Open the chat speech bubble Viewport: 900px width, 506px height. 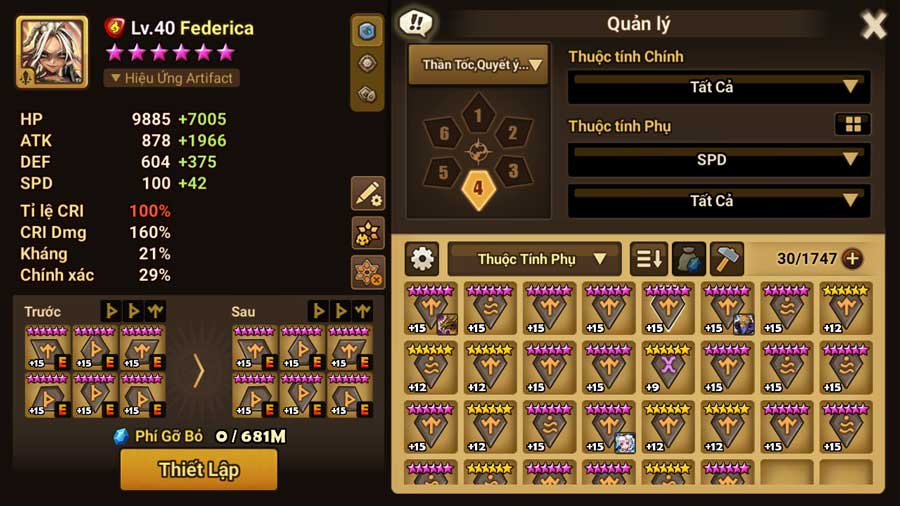pyautogui.click(x=415, y=23)
